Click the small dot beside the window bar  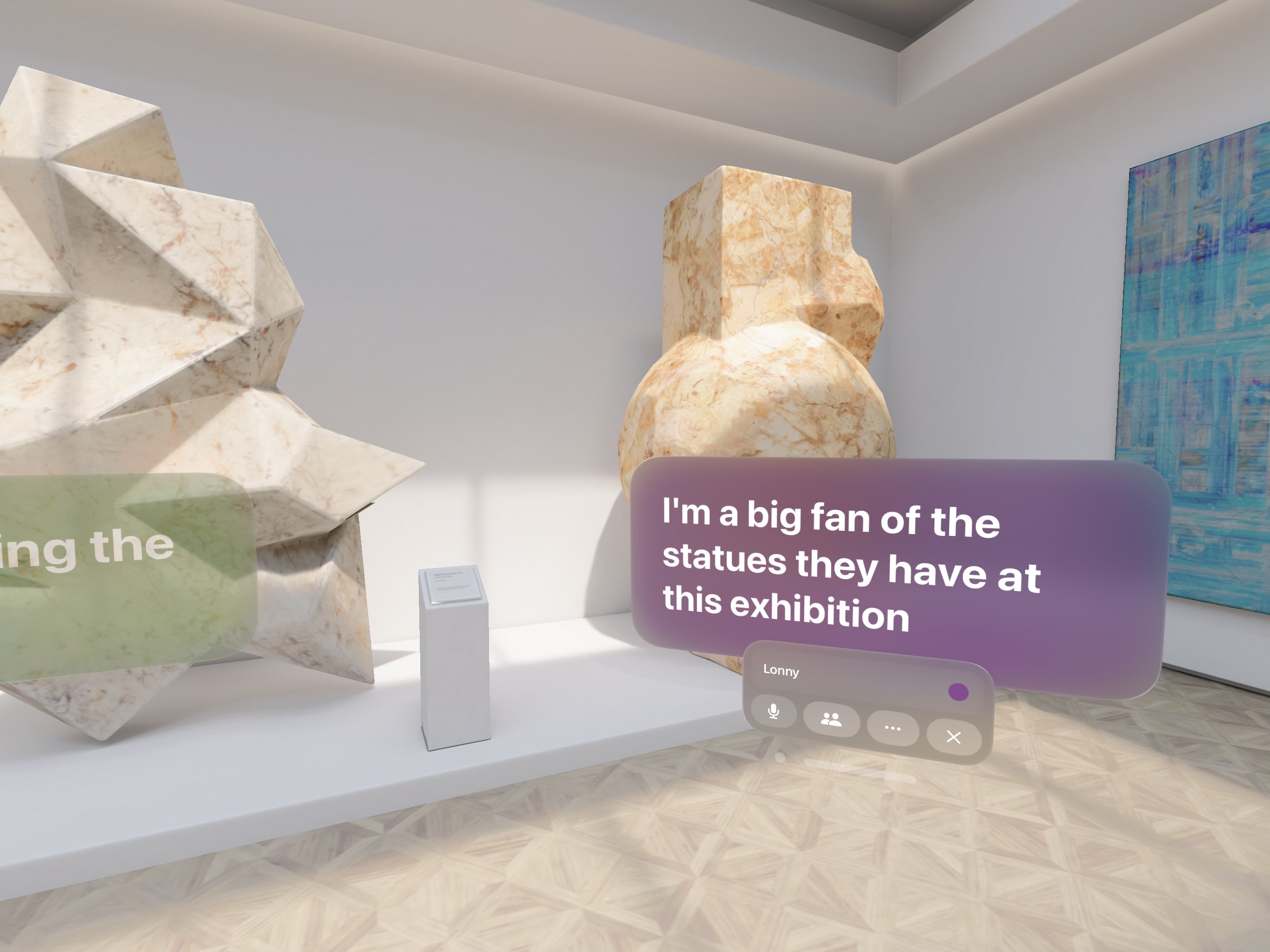click(x=780, y=758)
